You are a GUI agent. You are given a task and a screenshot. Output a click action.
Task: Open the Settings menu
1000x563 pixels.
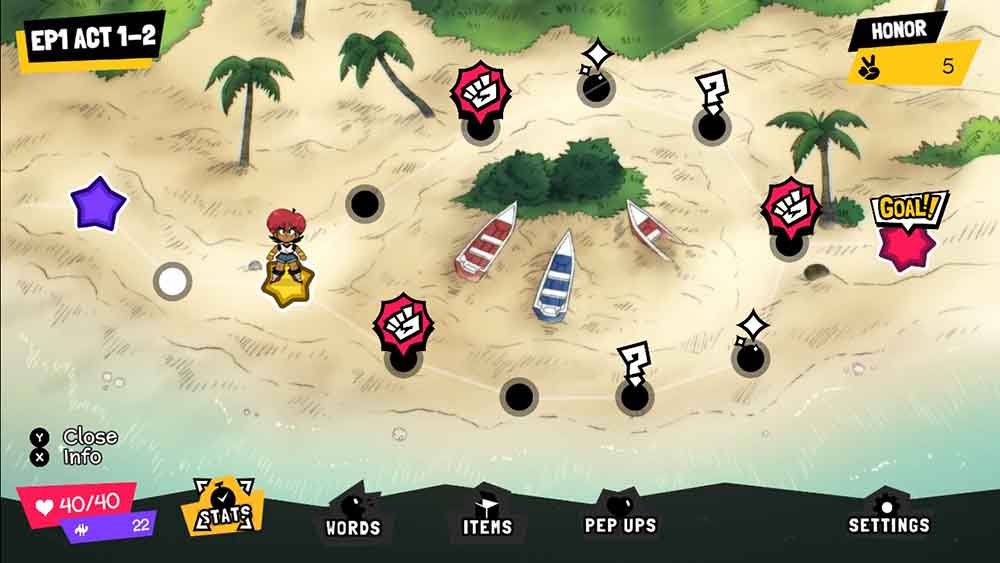(x=888, y=515)
